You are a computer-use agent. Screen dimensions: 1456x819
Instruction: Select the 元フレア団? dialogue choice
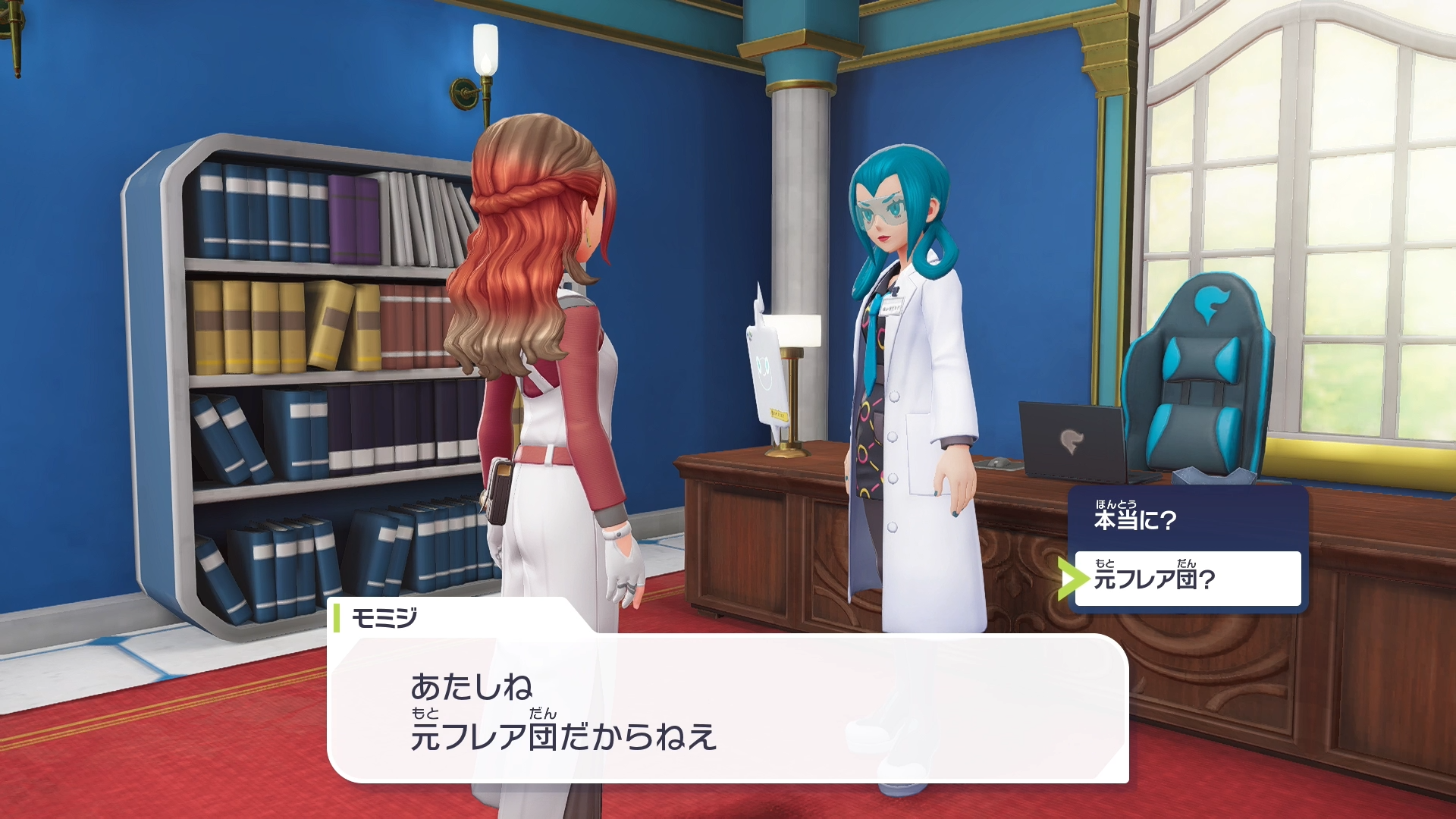(1187, 579)
